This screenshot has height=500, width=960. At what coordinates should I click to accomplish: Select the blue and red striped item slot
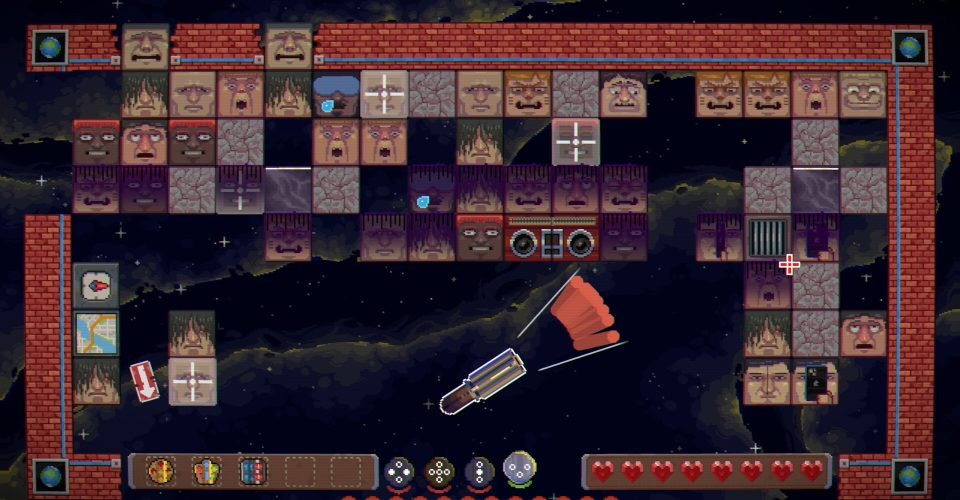(251, 470)
